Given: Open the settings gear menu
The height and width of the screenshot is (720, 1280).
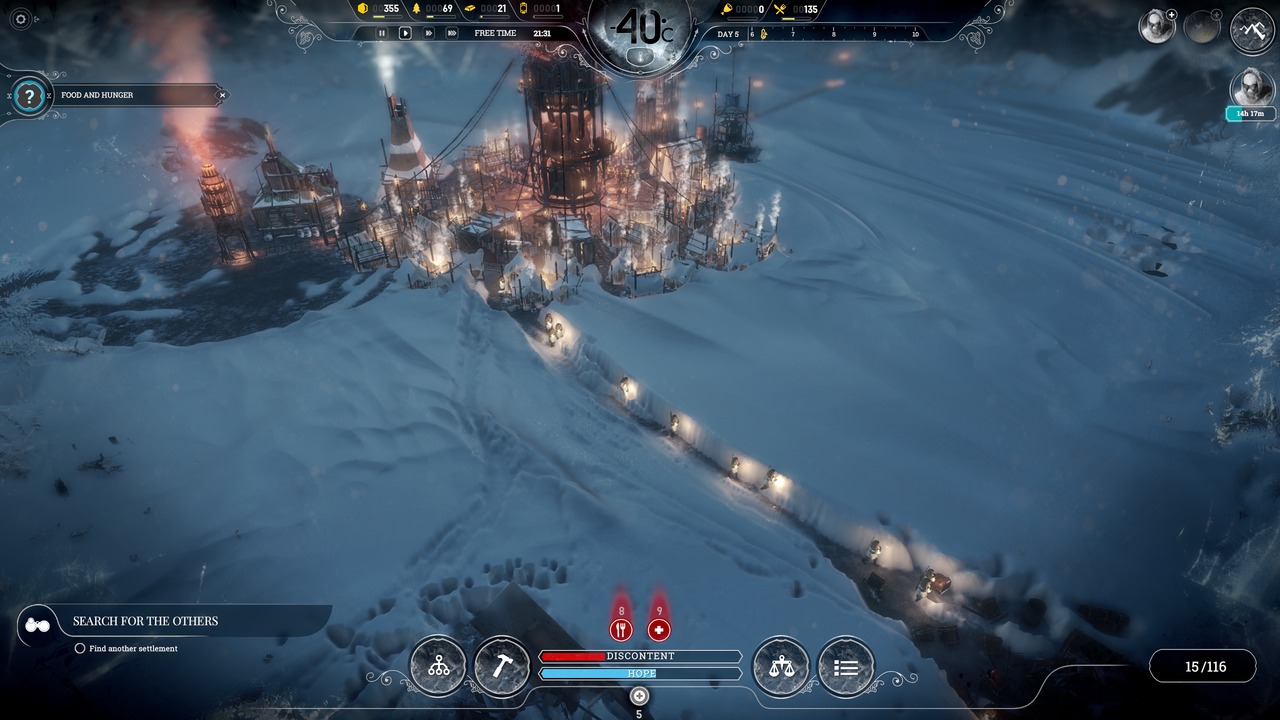Looking at the screenshot, I should pyautogui.click(x=20, y=19).
